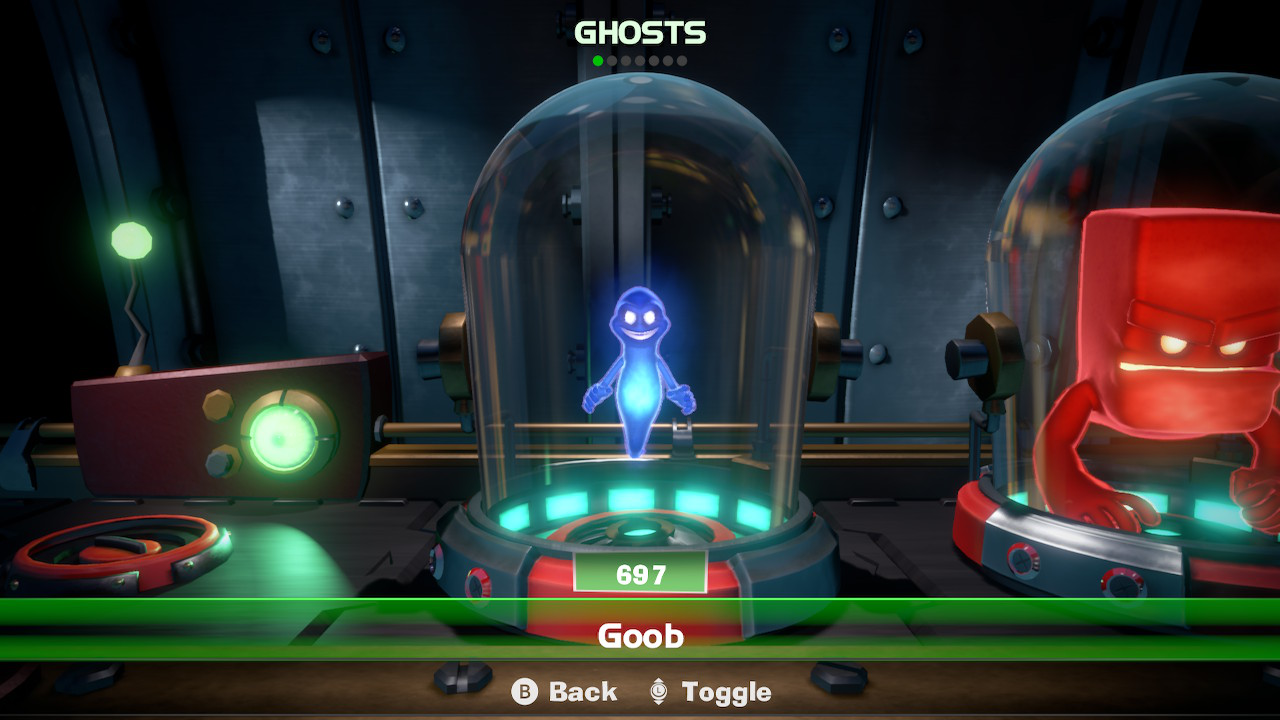Click the capture counter showing 697
The image size is (1280, 720).
640,573
